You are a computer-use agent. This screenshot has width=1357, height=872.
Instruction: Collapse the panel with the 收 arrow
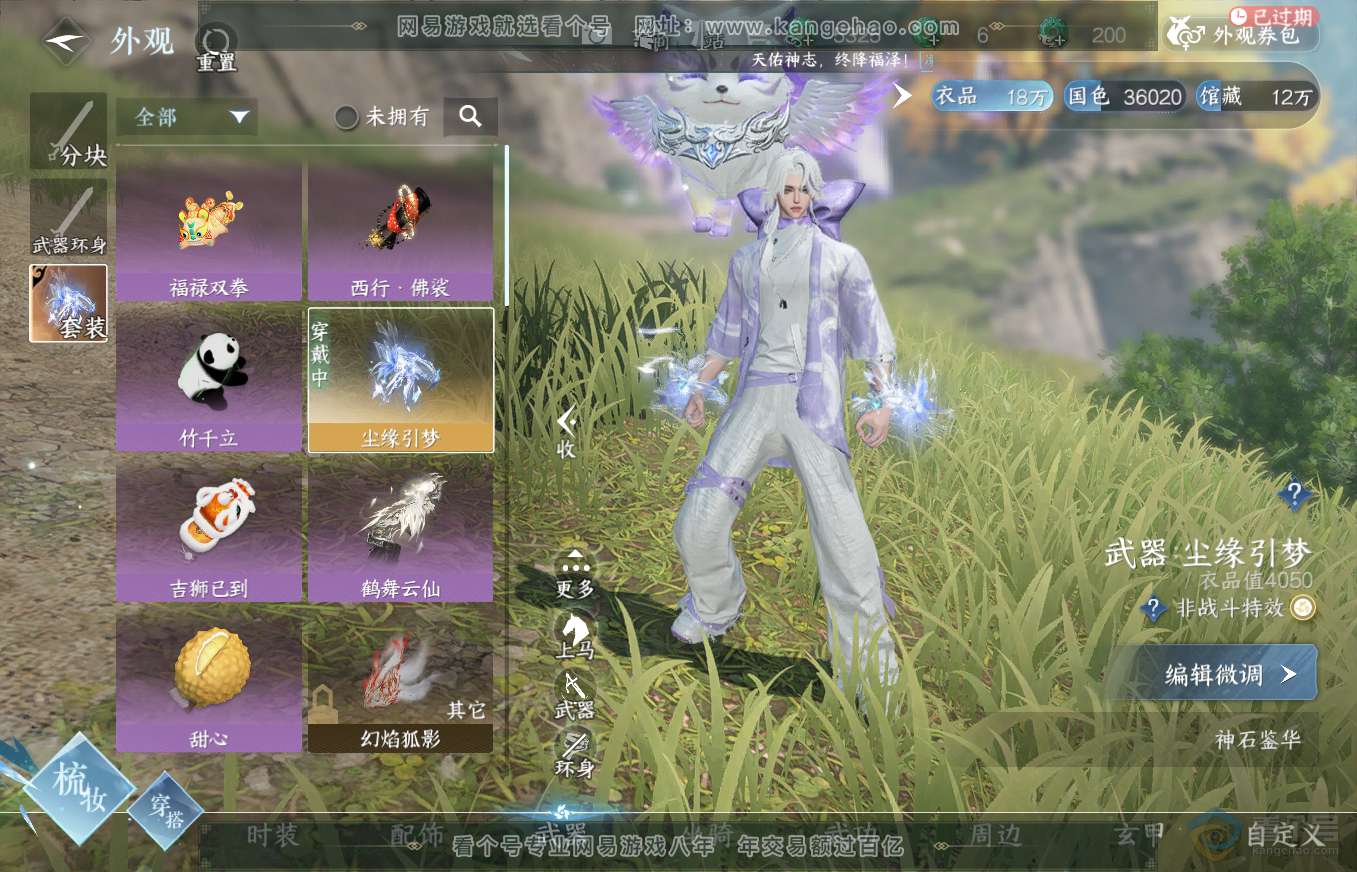coord(566,432)
